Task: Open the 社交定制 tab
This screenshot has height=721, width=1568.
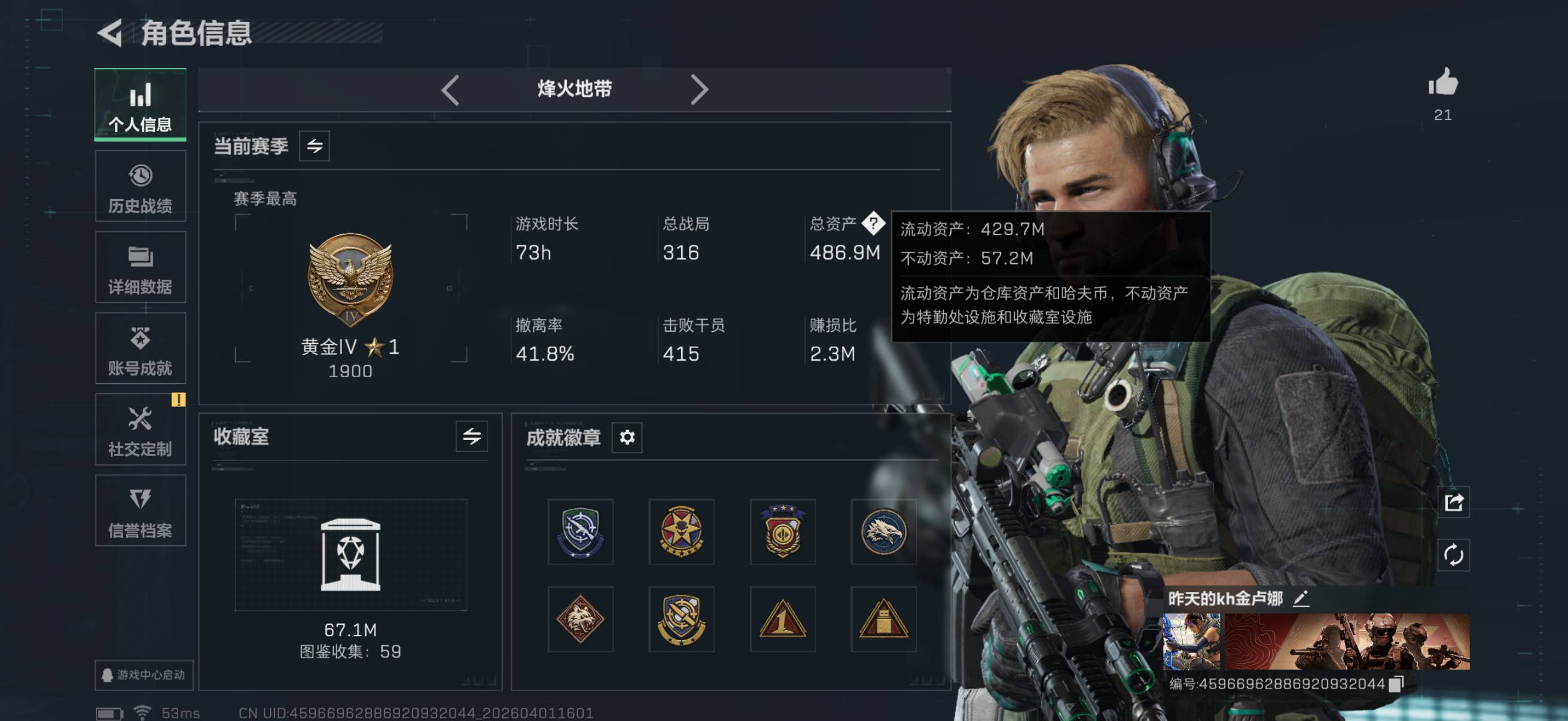Action: coord(140,430)
